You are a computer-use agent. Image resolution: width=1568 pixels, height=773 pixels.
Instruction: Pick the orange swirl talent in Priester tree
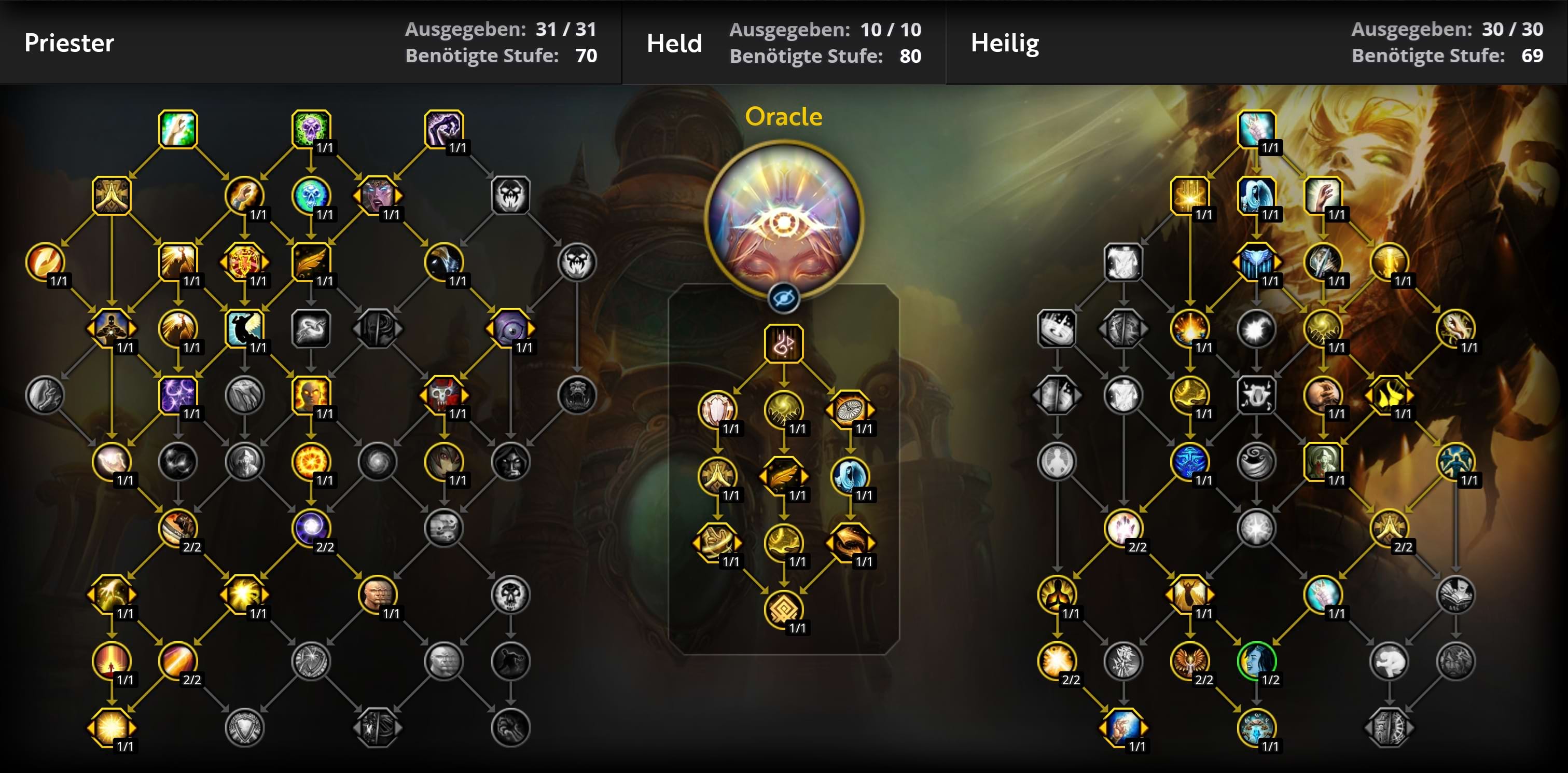(x=45, y=261)
